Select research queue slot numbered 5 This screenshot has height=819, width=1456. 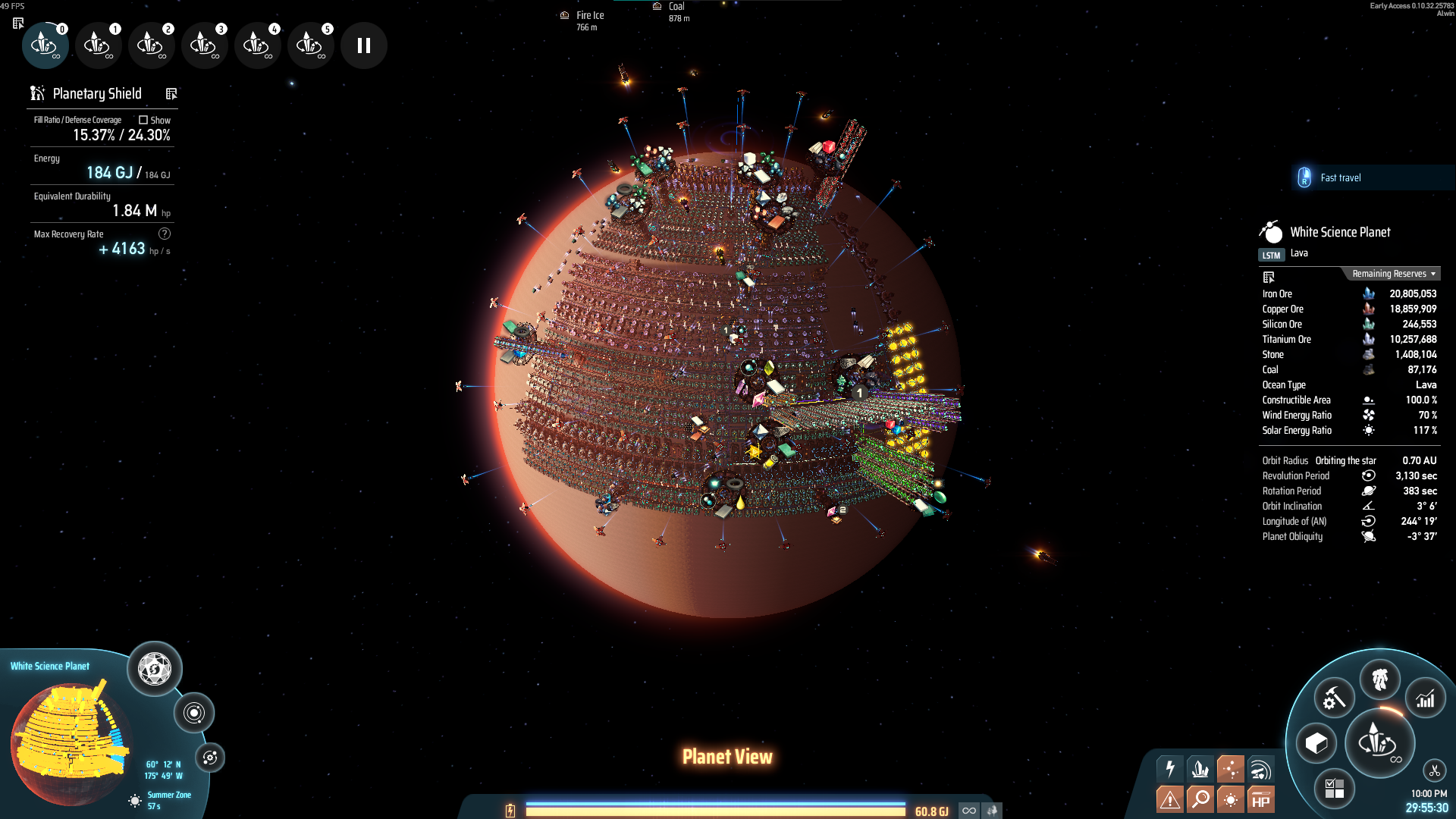click(x=310, y=45)
